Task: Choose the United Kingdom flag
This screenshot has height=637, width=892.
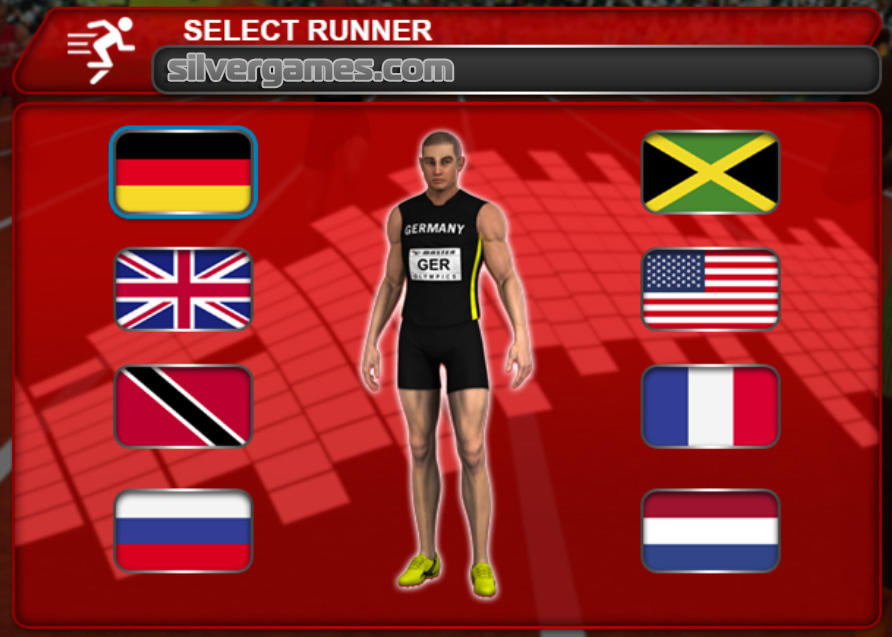Action: [x=183, y=289]
